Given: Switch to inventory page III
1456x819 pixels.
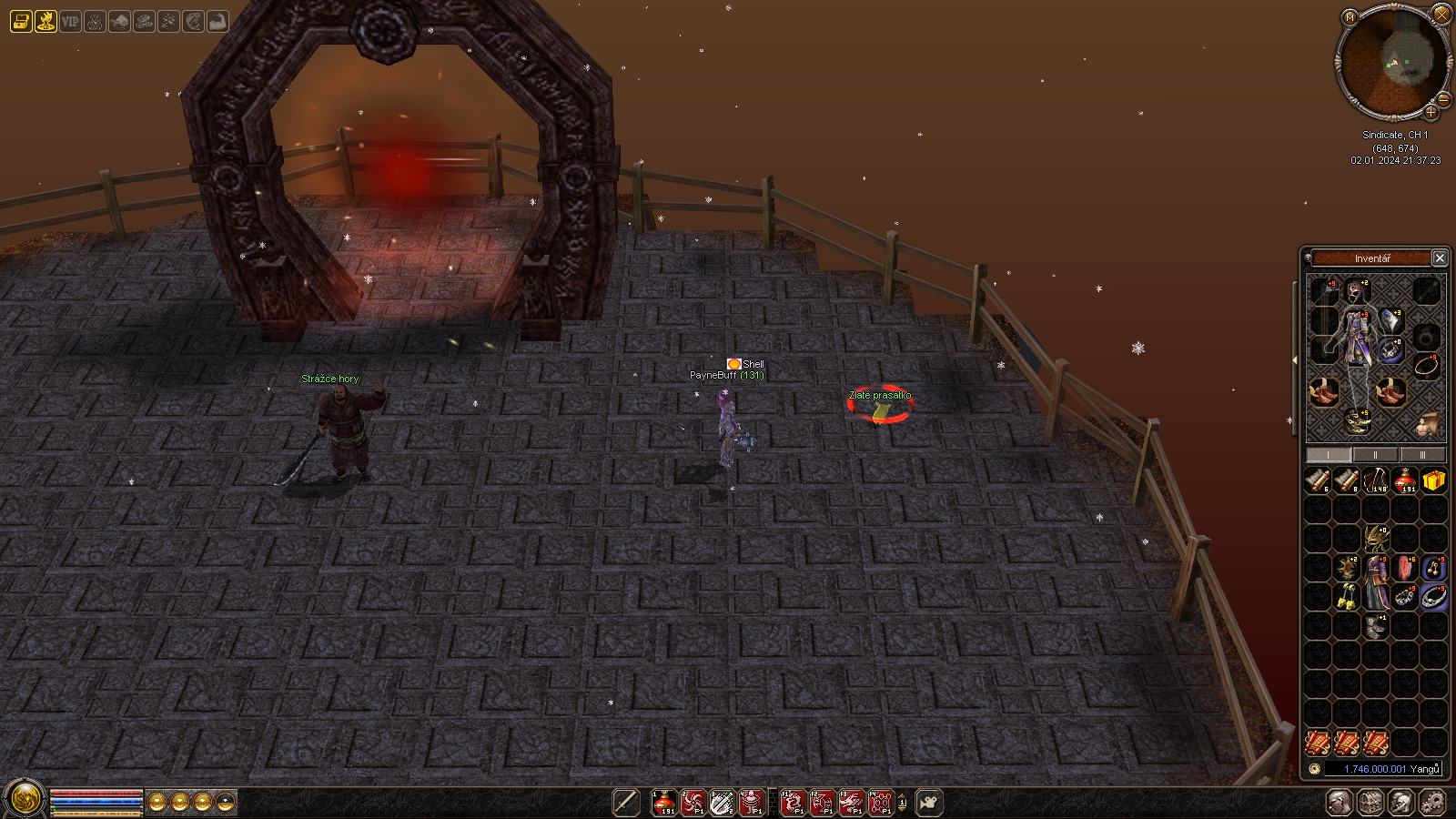Looking at the screenshot, I should 1422,455.
